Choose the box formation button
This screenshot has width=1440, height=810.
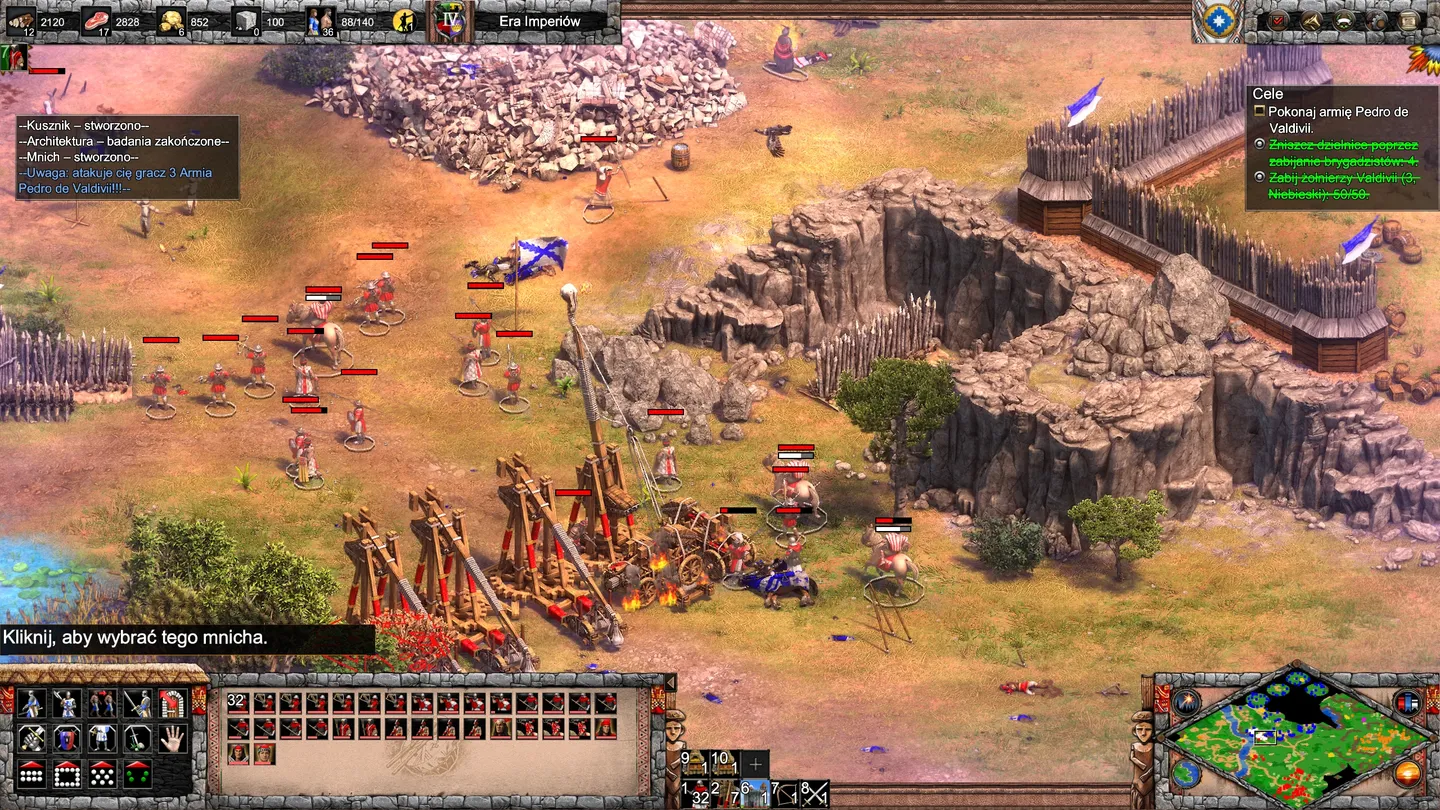coord(67,774)
